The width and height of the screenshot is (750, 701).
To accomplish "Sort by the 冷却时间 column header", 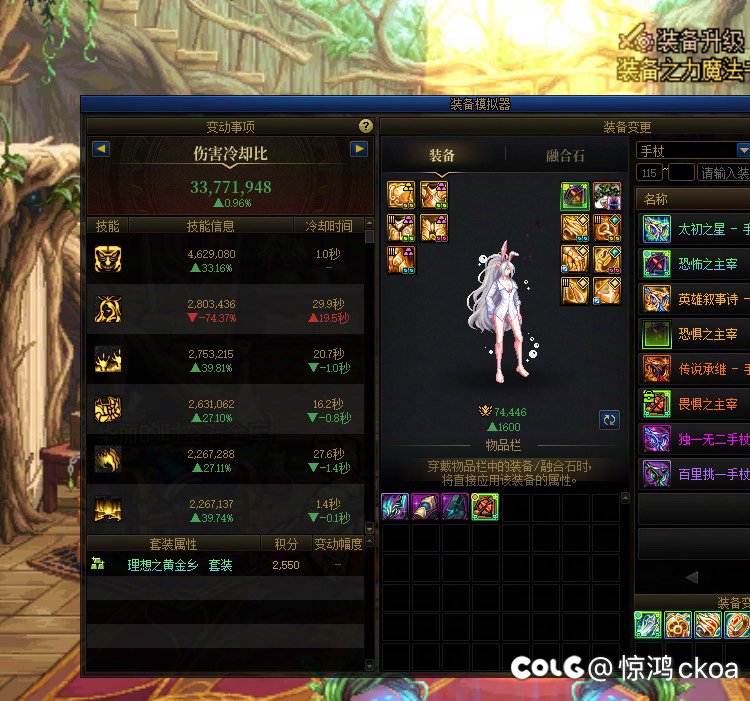I will (329, 226).
